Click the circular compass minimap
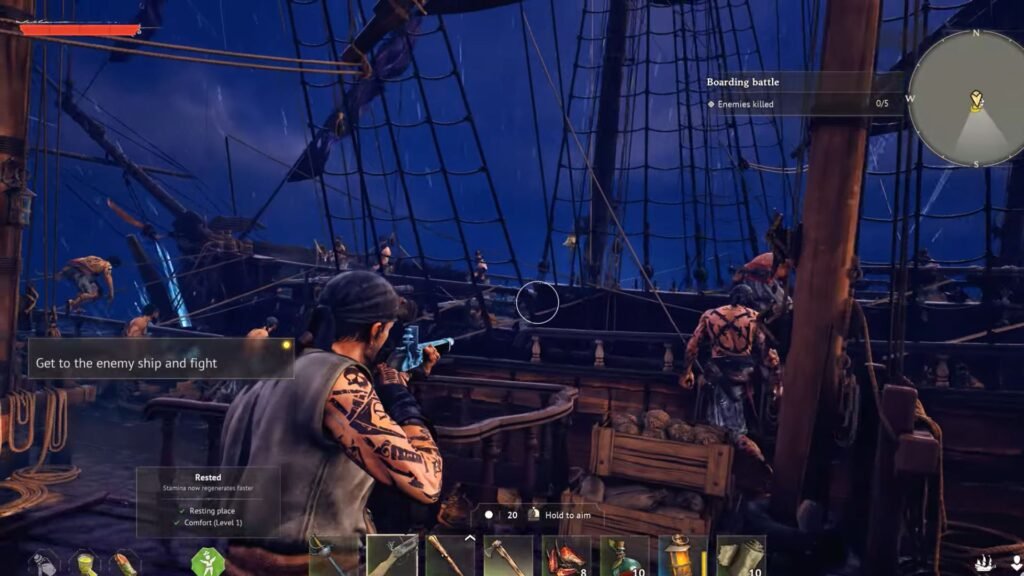Screen dimensions: 1024x576 (x=968, y=99)
